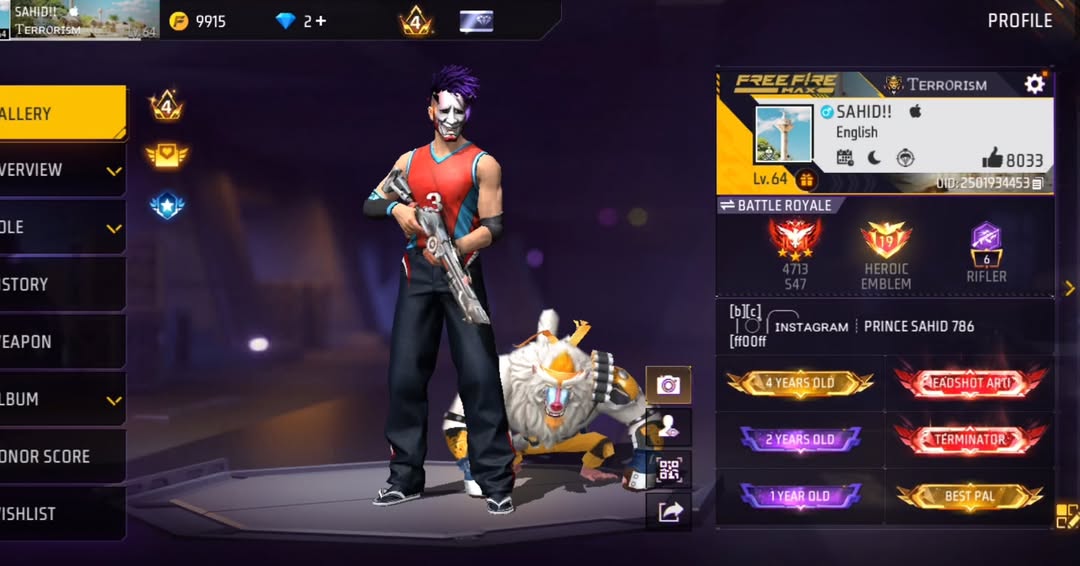Expand the Album section
Screen dimensions: 1080x566
coord(60,399)
